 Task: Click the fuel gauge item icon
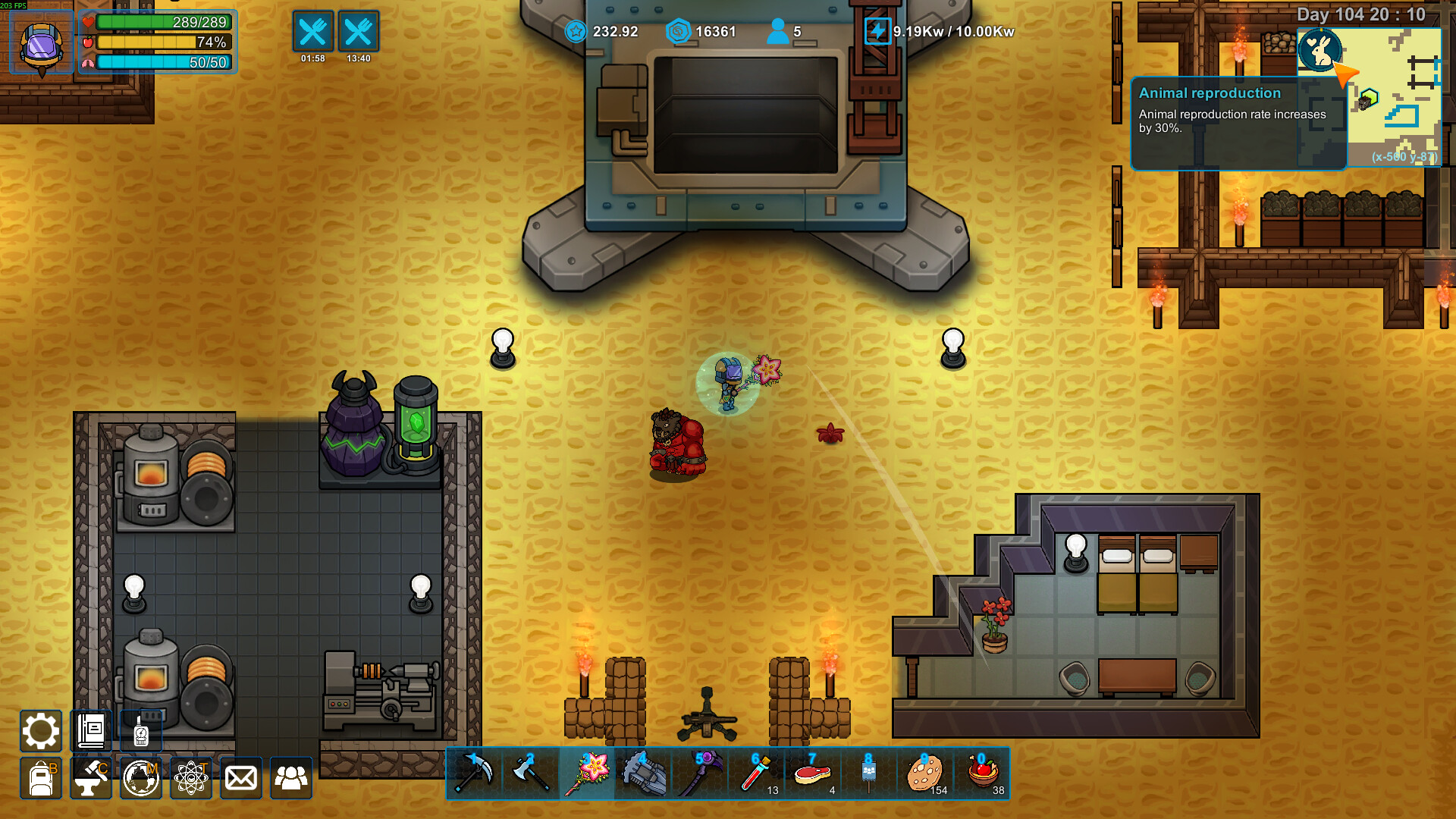(140, 731)
